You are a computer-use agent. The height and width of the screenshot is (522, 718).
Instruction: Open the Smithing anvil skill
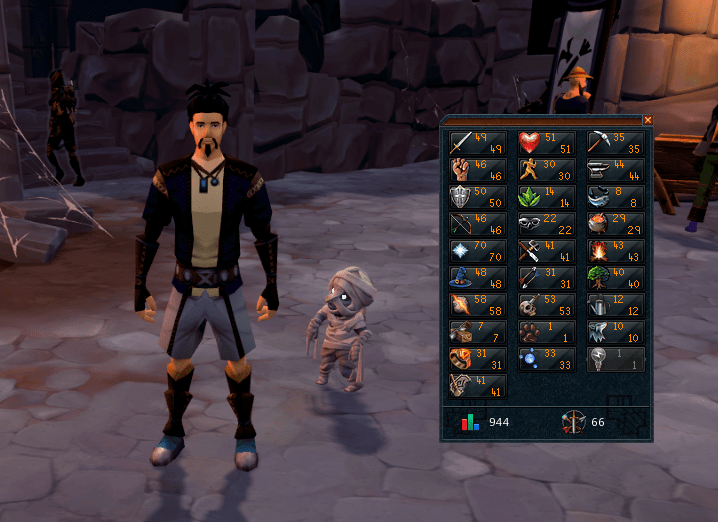[616, 170]
